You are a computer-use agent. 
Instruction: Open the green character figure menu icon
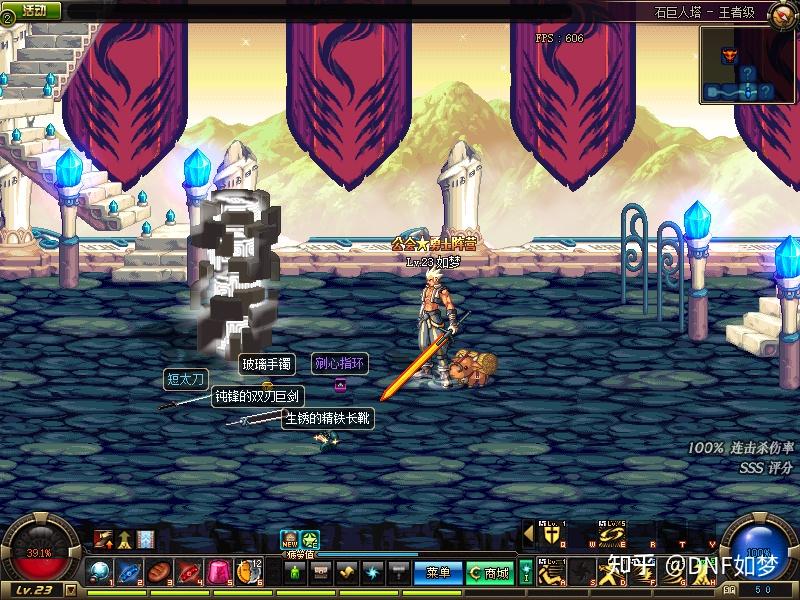click(x=295, y=572)
